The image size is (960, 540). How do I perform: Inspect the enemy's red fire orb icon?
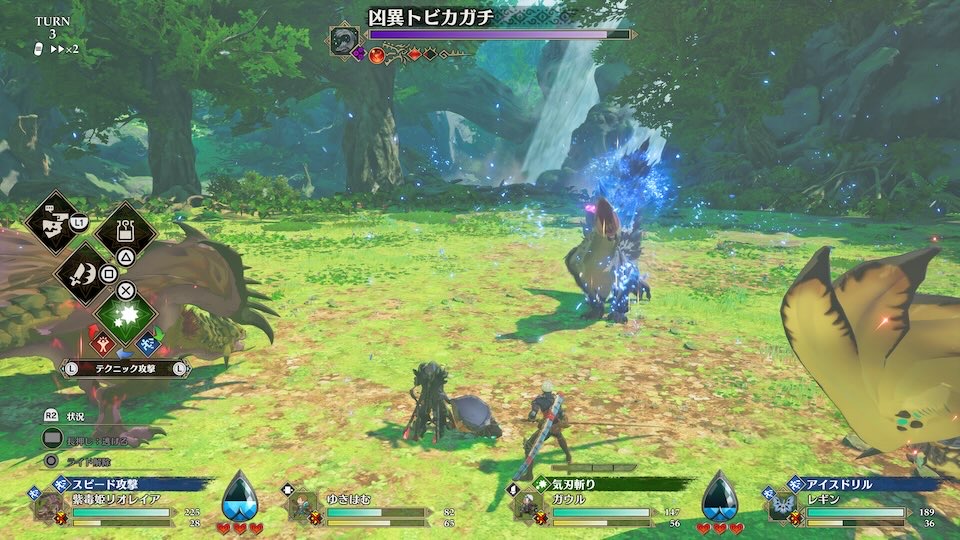click(x=377, y=54)
